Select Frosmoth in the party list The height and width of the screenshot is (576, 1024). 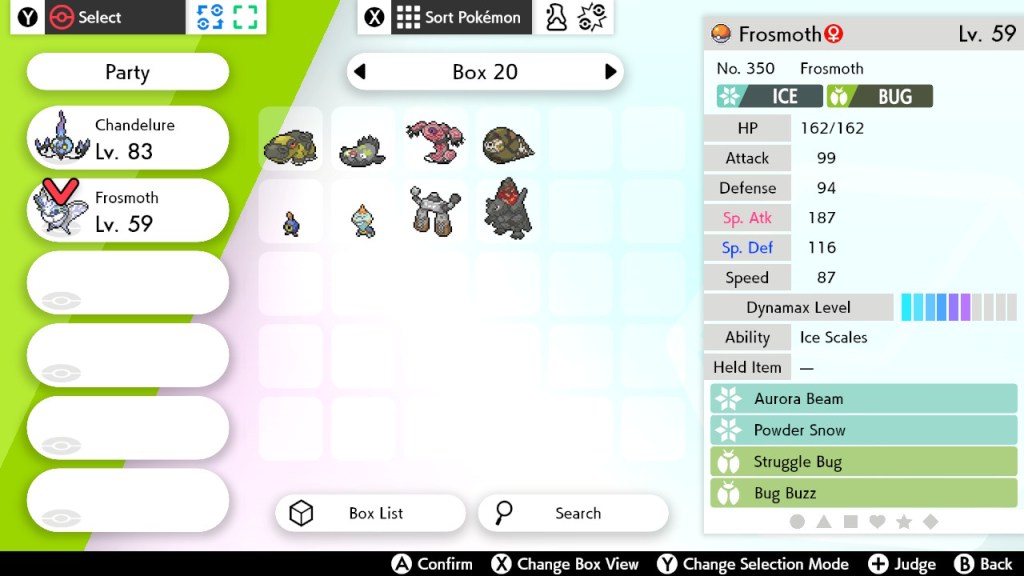pos(127,211)
